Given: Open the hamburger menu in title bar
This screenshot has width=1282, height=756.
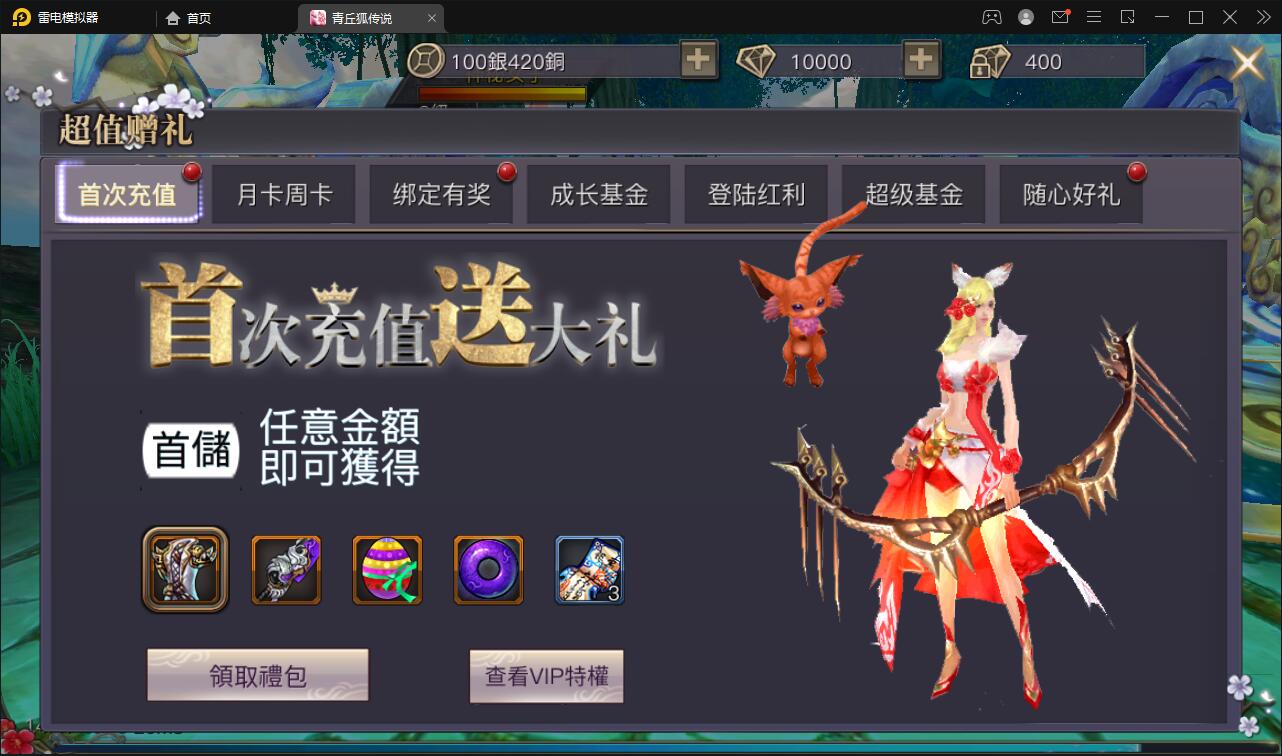Looking at the screenshot, I should coord(1094,16).
